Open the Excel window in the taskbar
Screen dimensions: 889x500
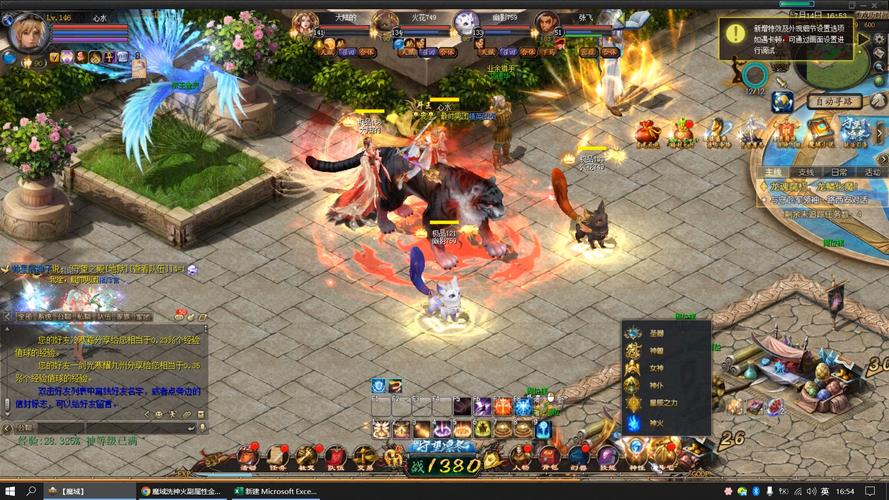[275, 491]
